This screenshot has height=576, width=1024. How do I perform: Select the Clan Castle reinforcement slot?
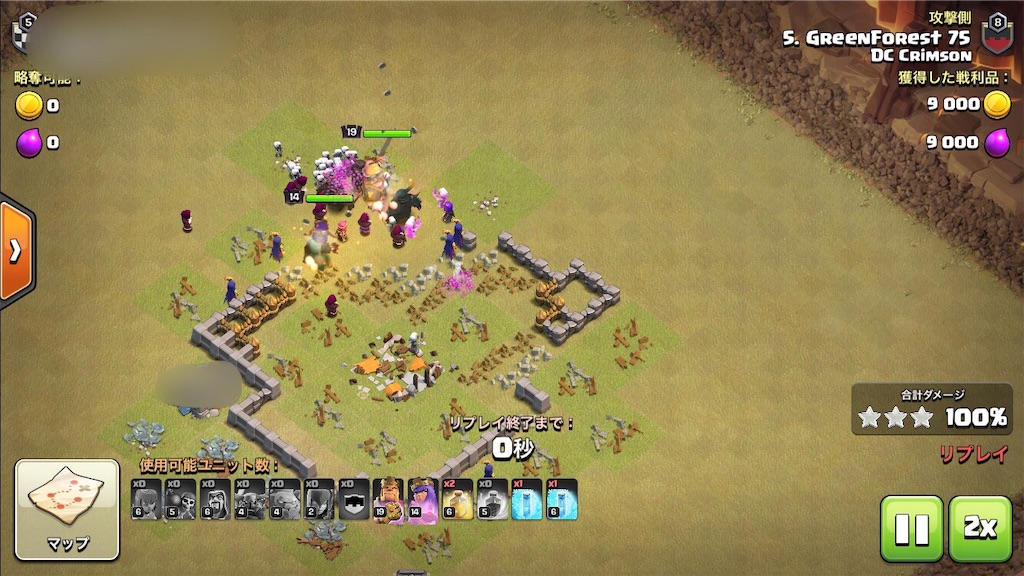pyautogui.click(x=354, y=500)
